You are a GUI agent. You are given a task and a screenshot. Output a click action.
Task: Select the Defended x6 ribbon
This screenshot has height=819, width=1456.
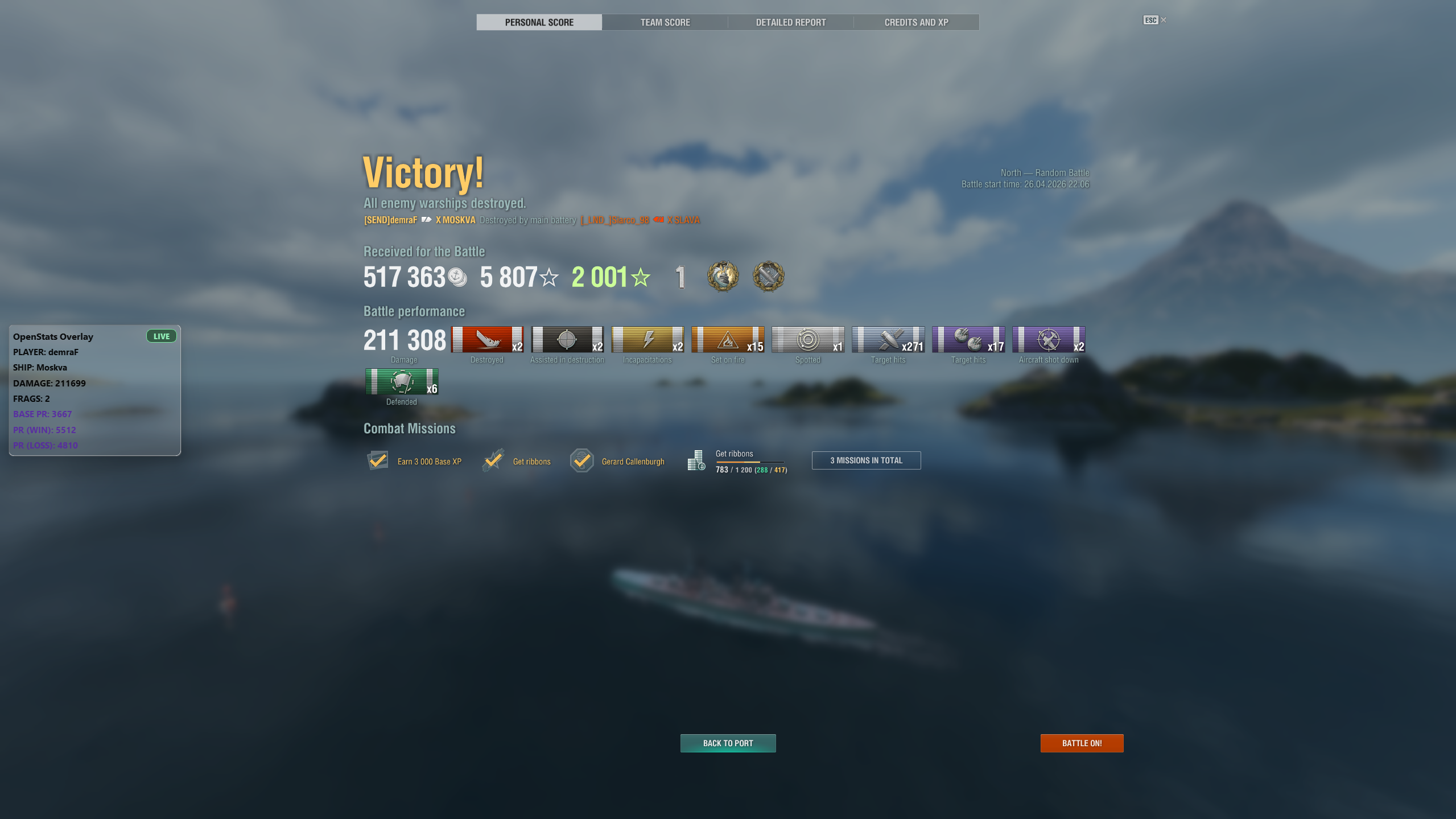[x=401, y=381]
